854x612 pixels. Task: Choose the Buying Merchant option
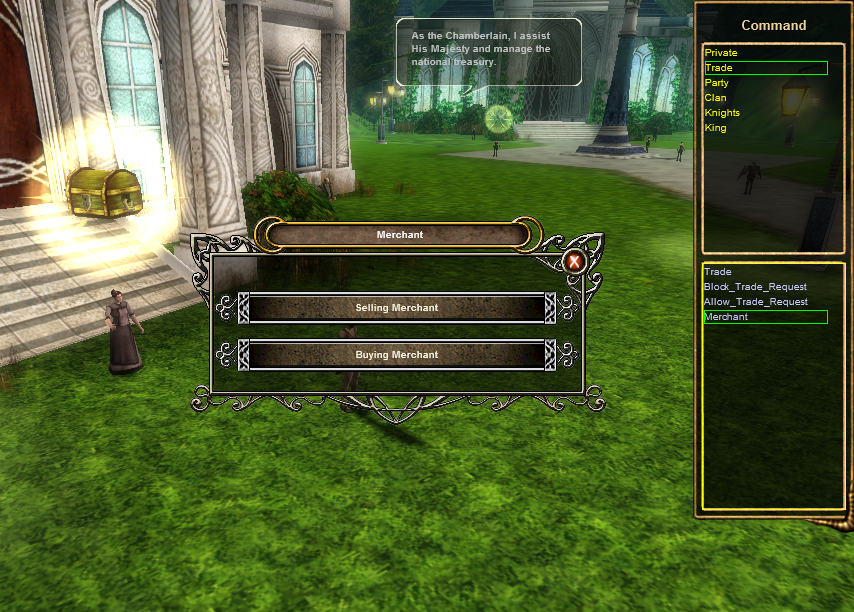point(396,355)
